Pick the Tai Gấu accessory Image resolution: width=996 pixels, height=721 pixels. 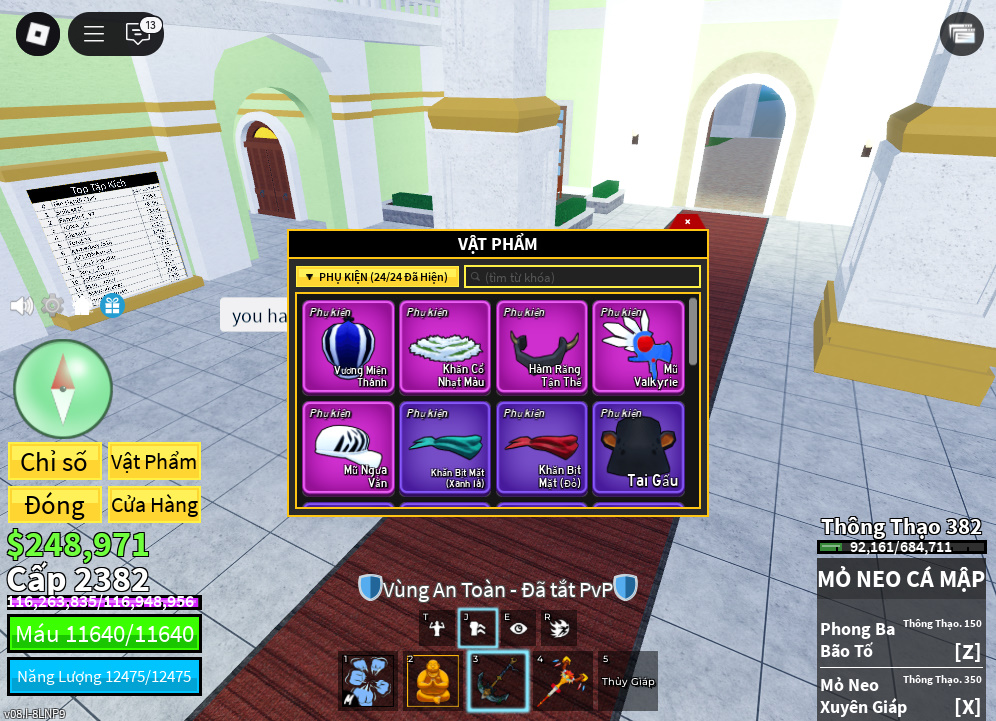[638, 447]
